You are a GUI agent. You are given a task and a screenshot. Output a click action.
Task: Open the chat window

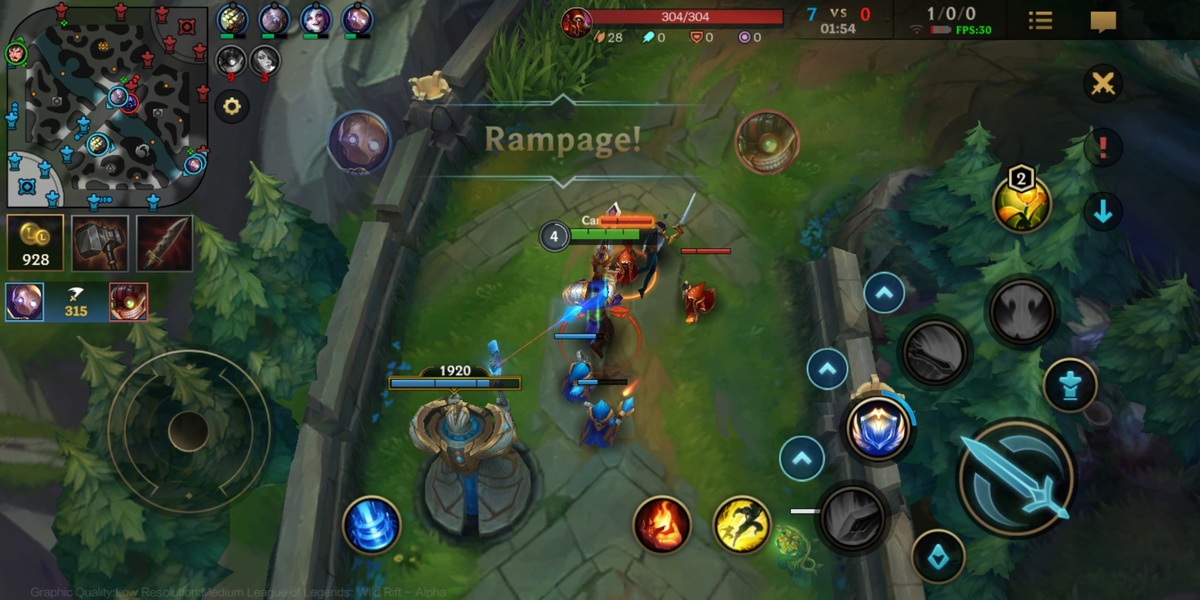(x=1103, y=21)
